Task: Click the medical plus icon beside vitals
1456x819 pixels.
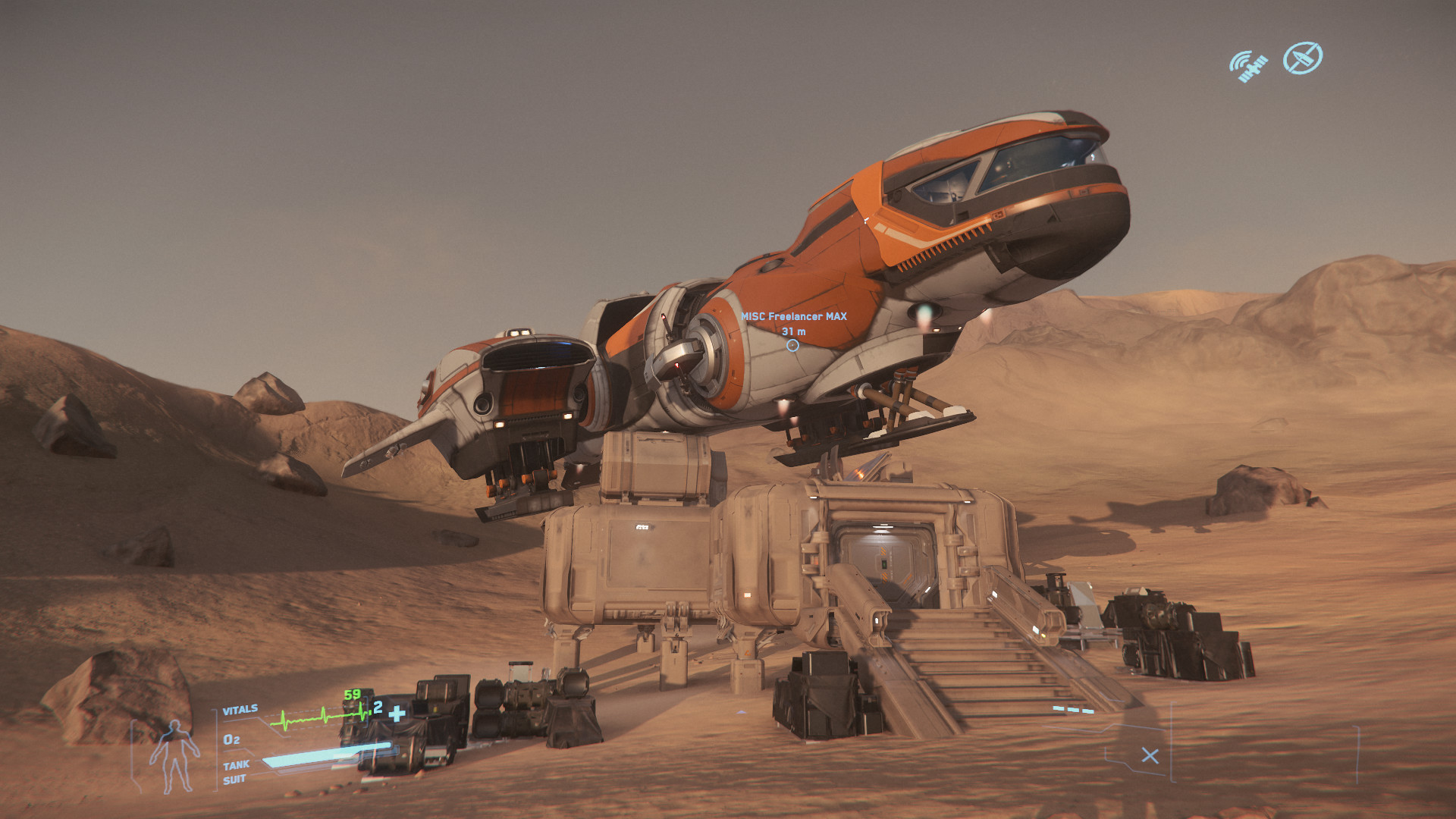Action: pos(397,713)
